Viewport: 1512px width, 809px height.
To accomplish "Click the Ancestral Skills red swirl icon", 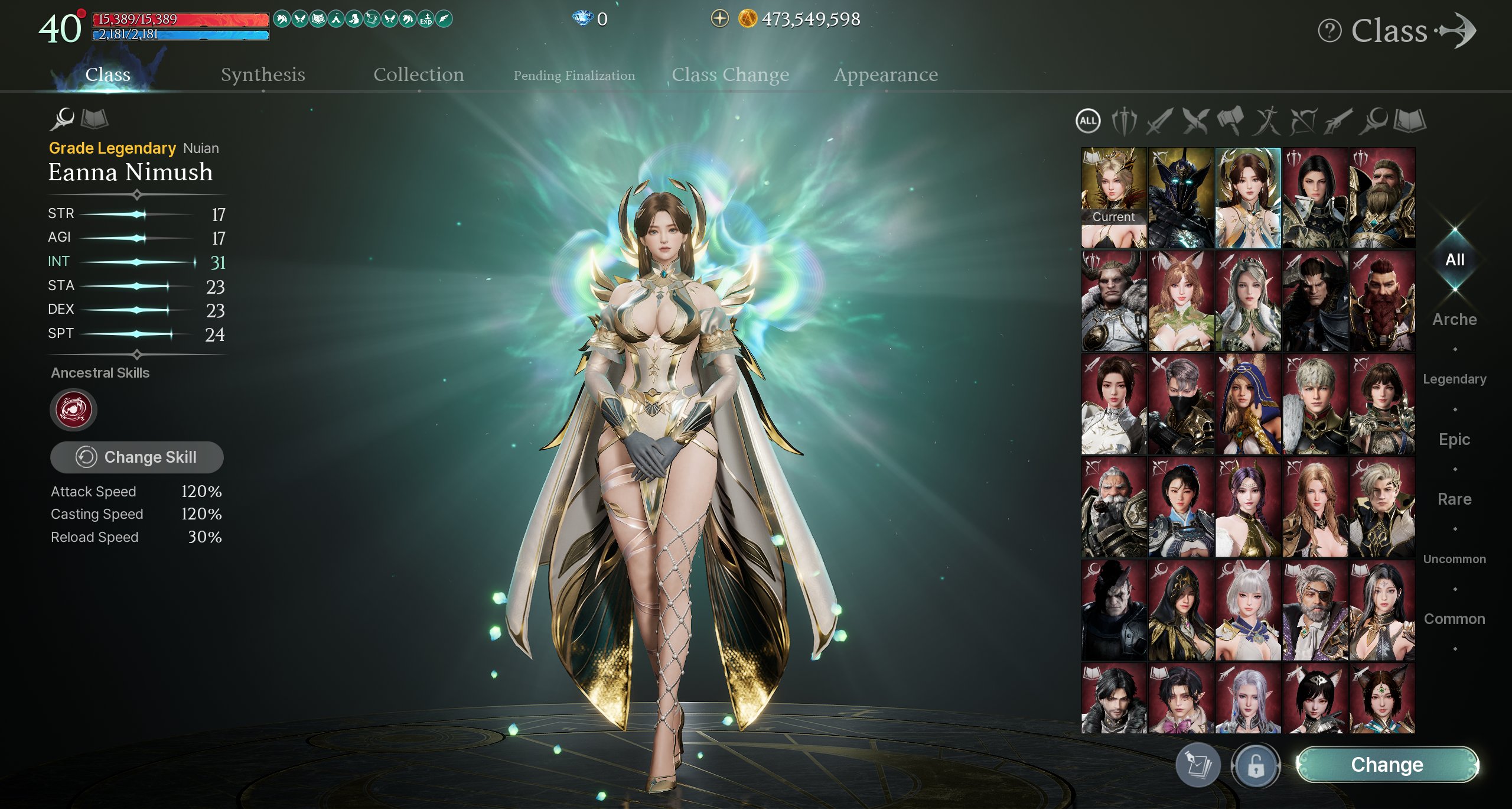I will pos(73,409).
